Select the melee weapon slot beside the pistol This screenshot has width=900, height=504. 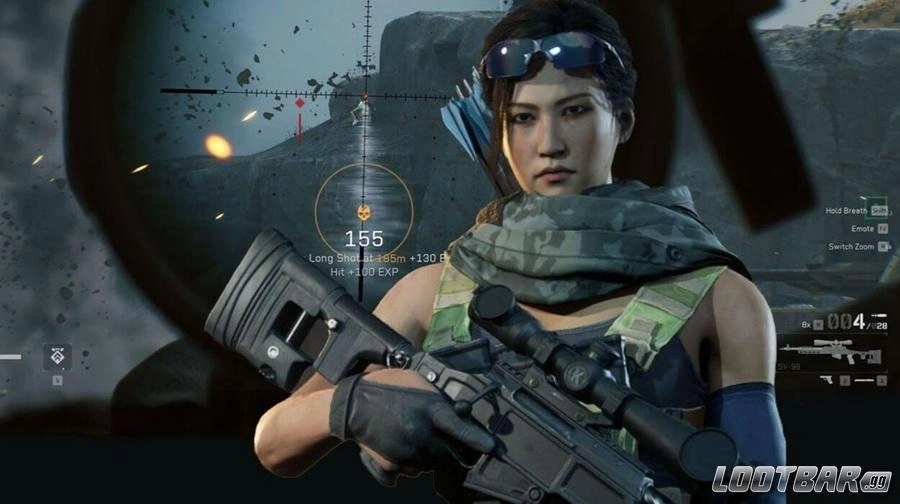[x=863, y=381]
